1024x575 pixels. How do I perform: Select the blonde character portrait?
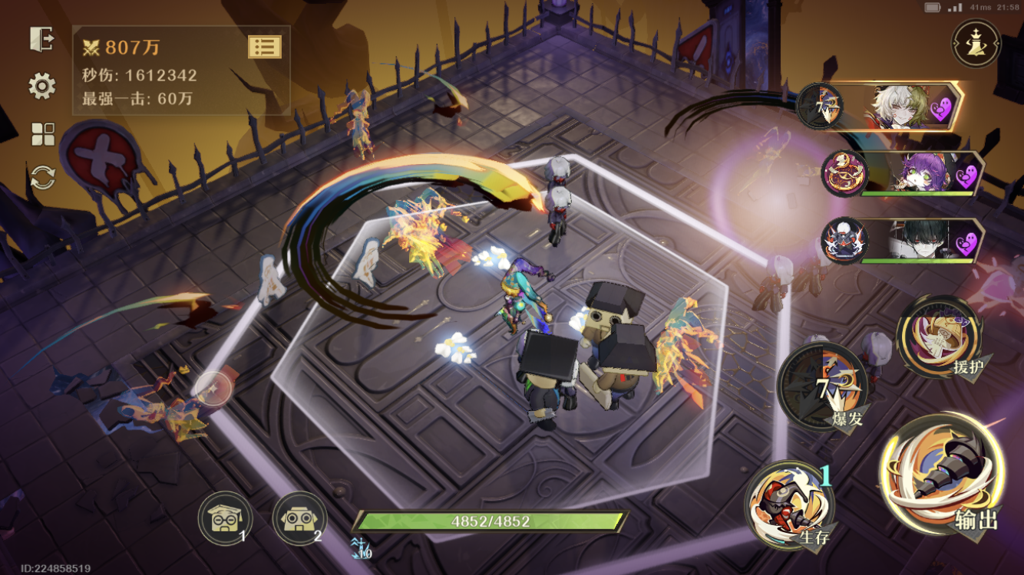[x=897, y=105]
